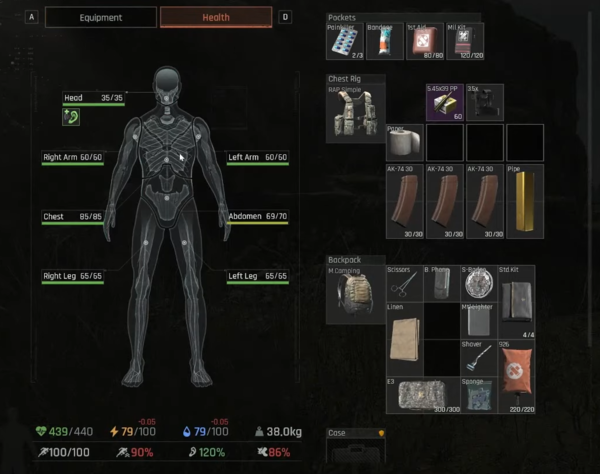
Task: Select the Shaver razor item
Action: click(480, 358)
